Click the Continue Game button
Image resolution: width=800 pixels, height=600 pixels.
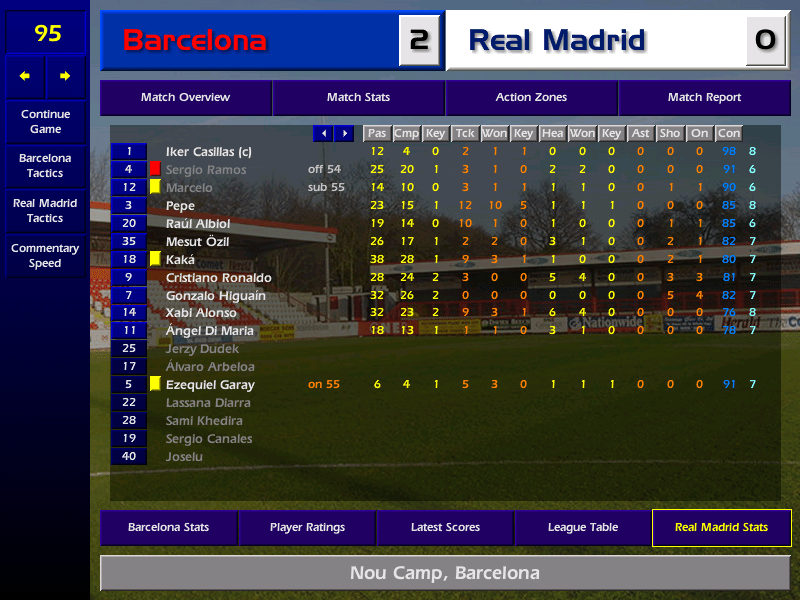45,122
